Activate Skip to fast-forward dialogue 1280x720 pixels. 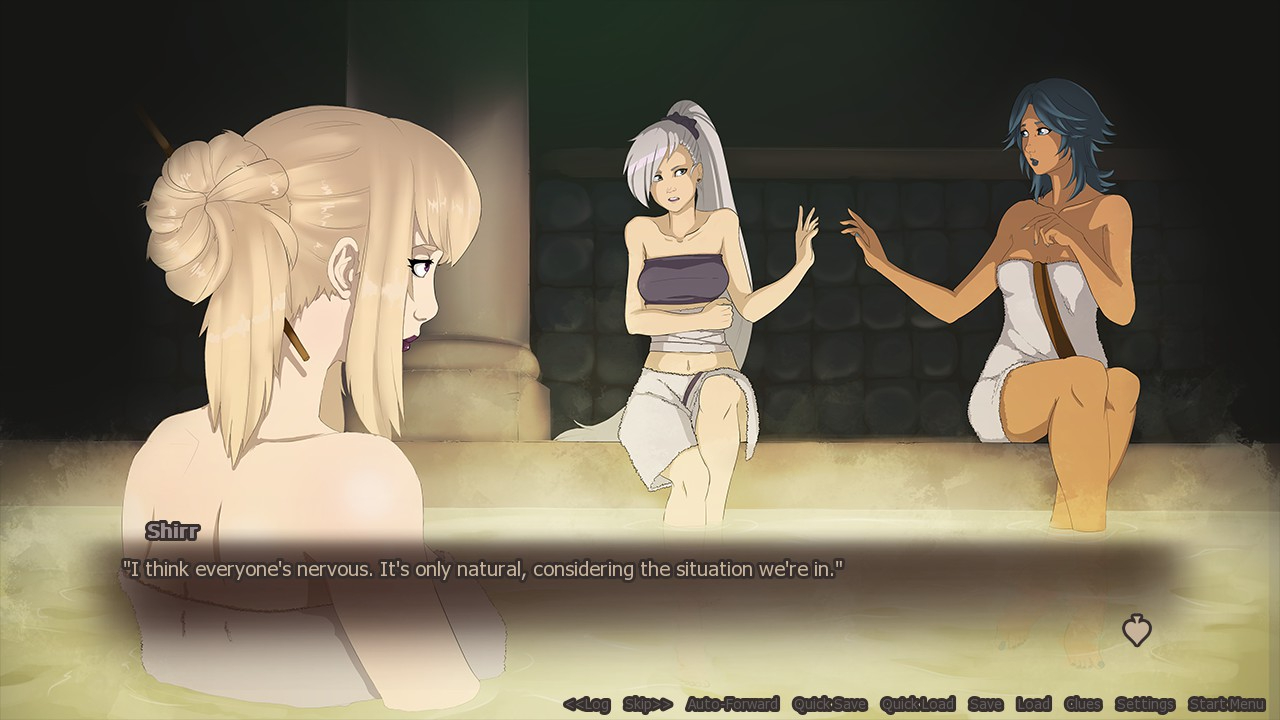click(647, 704)
